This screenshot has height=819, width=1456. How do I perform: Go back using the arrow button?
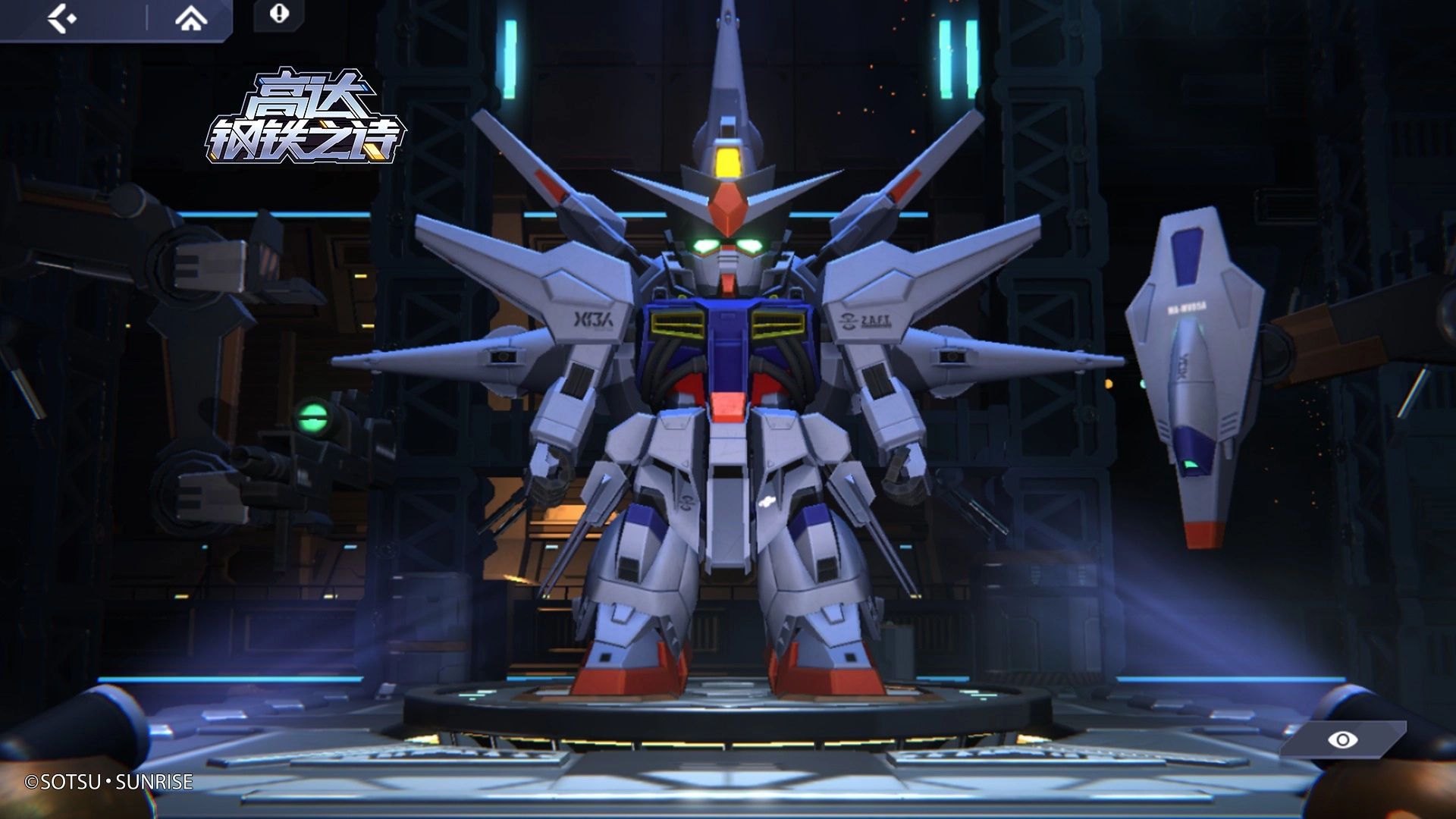(x=62, y=18)
